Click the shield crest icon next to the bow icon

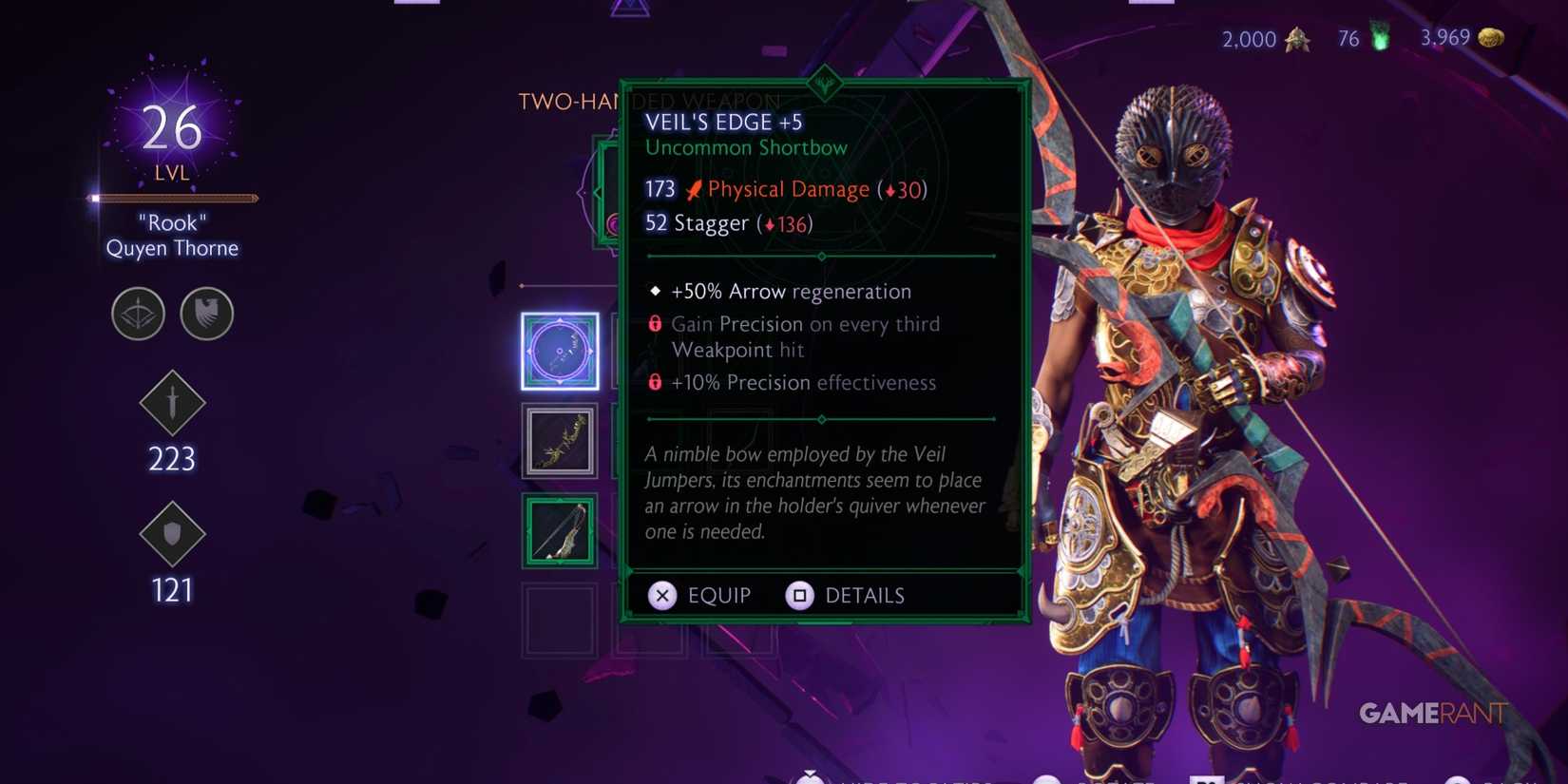(x=207, y=314)
